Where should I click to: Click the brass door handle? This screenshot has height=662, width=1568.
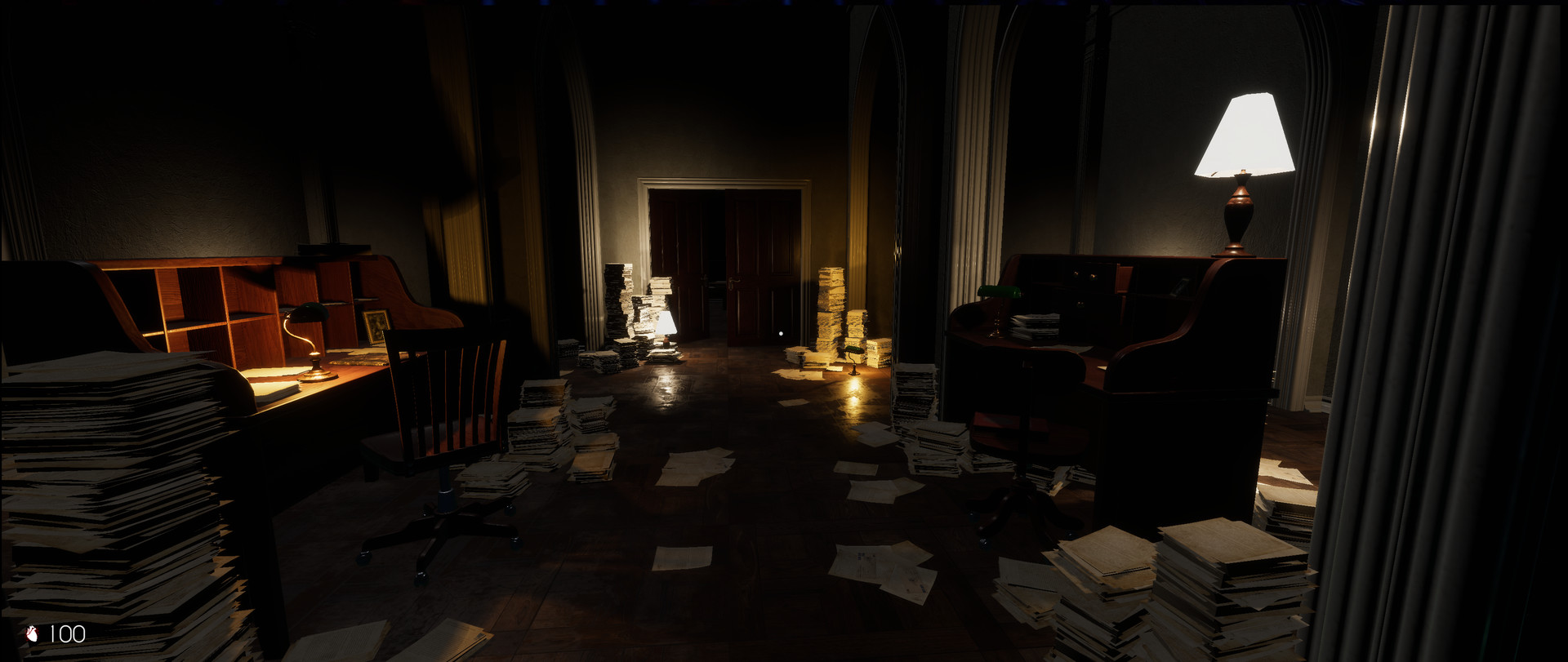[736, 282]
